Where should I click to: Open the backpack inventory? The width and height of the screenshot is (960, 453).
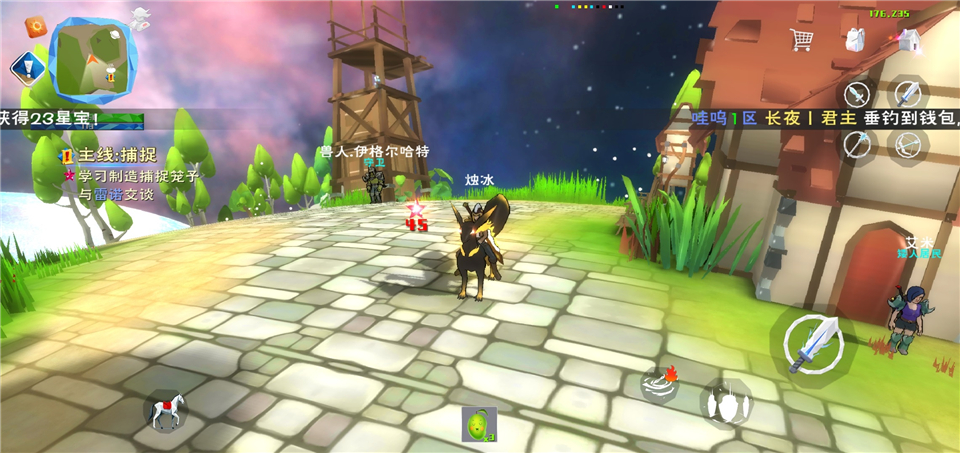tap(855, 40)
